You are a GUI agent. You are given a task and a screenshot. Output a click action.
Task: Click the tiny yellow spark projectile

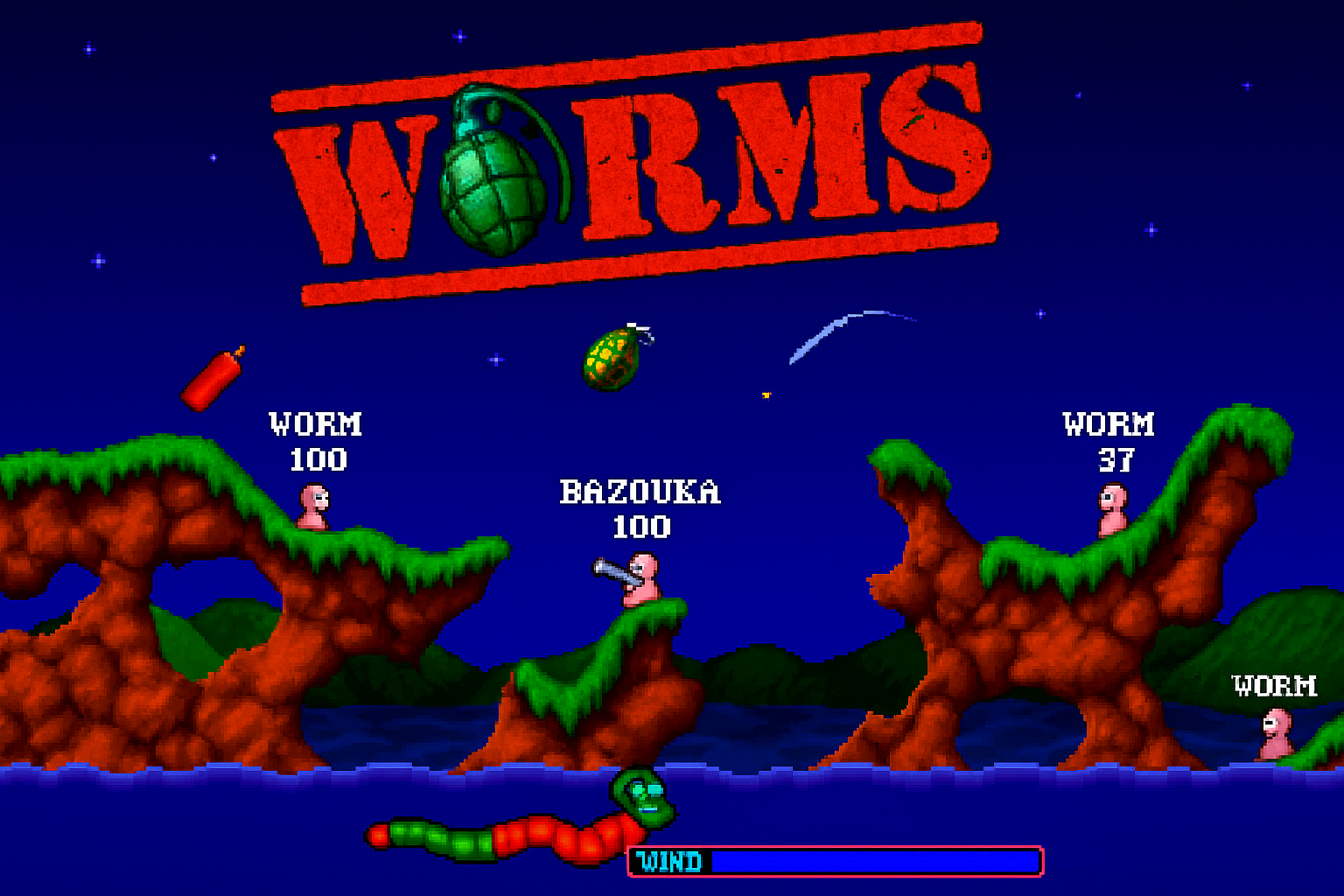[x=767, y=395]
